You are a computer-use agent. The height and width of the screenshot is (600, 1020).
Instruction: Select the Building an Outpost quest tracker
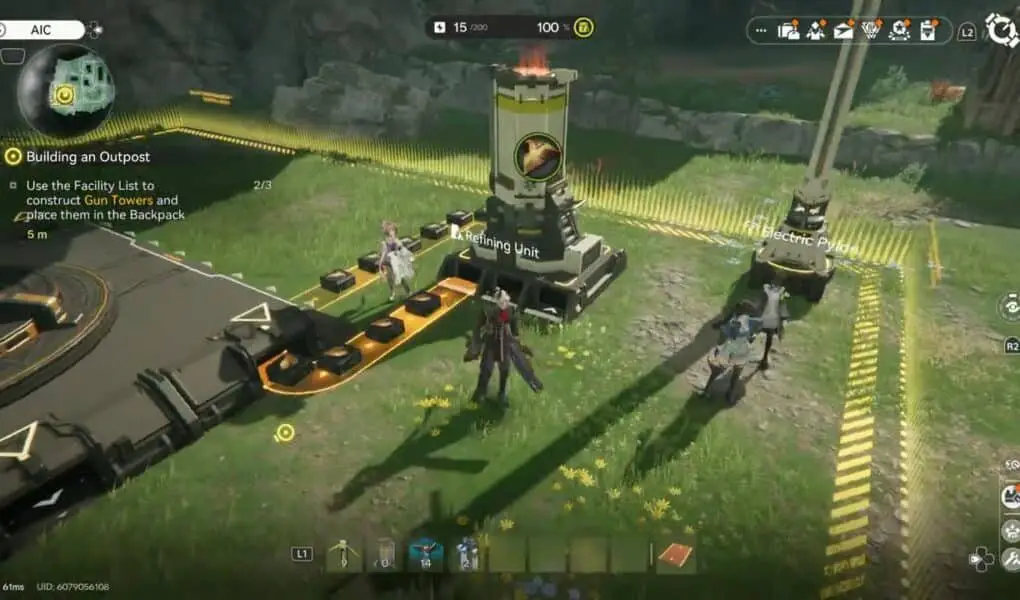coord(88,156)
